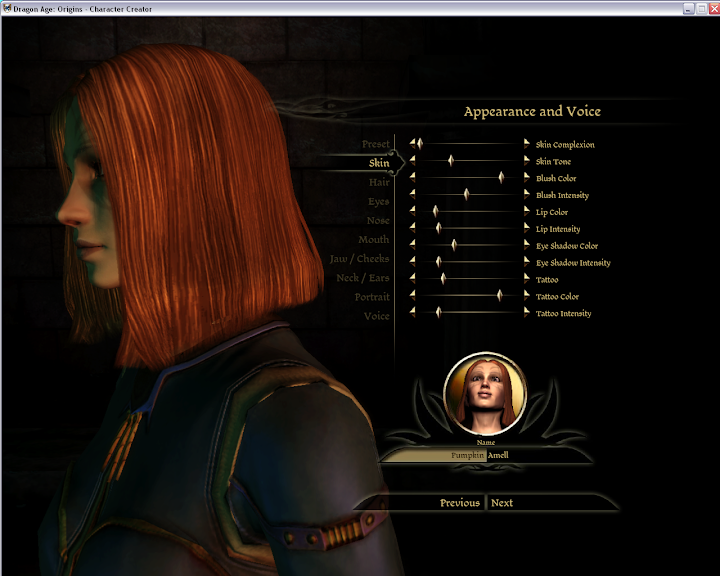720x576 pixels.
Task: Choose the Voice category
Action: coord(377,316)
